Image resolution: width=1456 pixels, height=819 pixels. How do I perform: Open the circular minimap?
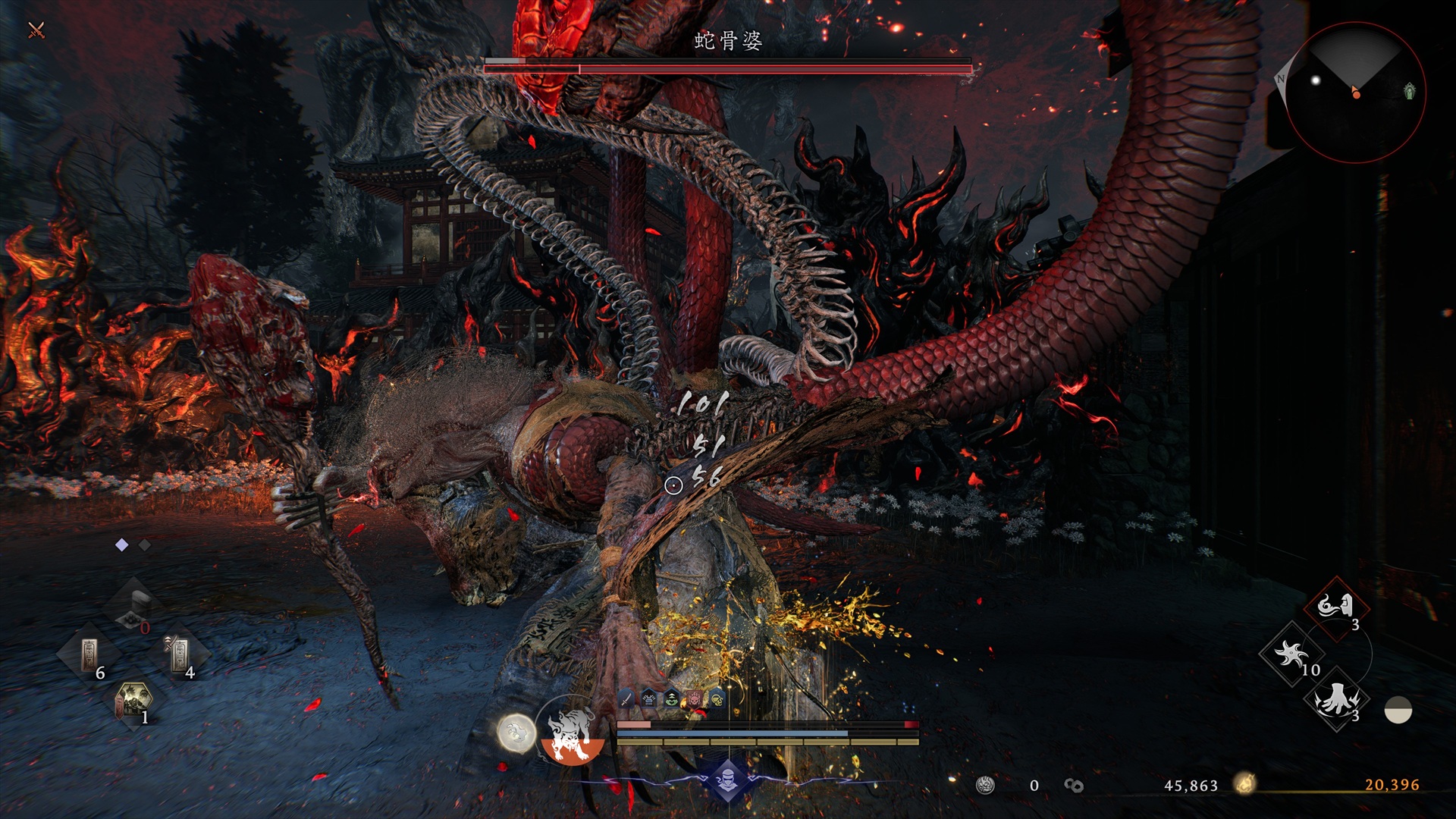[1355, 92]
